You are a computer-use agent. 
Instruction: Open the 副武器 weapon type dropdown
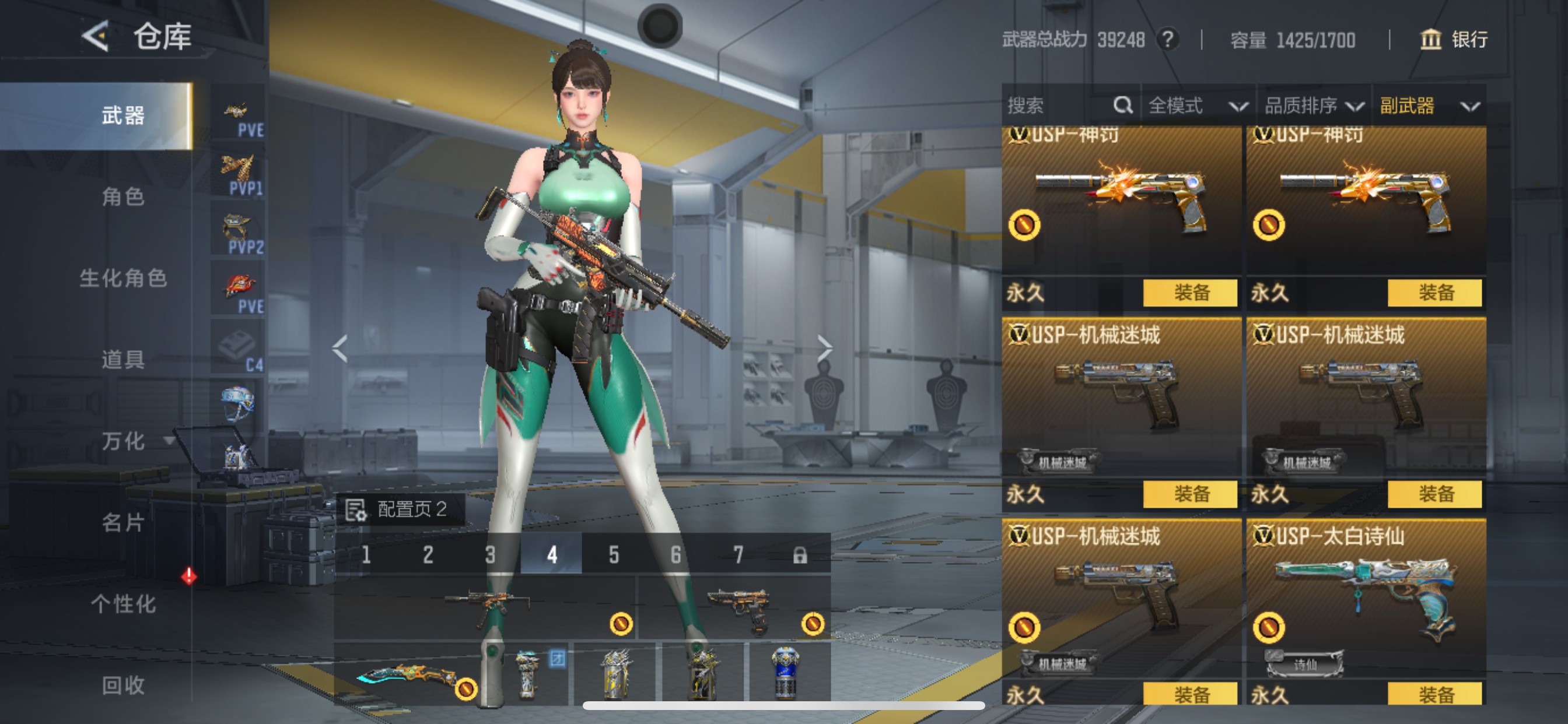(1428, 106)
